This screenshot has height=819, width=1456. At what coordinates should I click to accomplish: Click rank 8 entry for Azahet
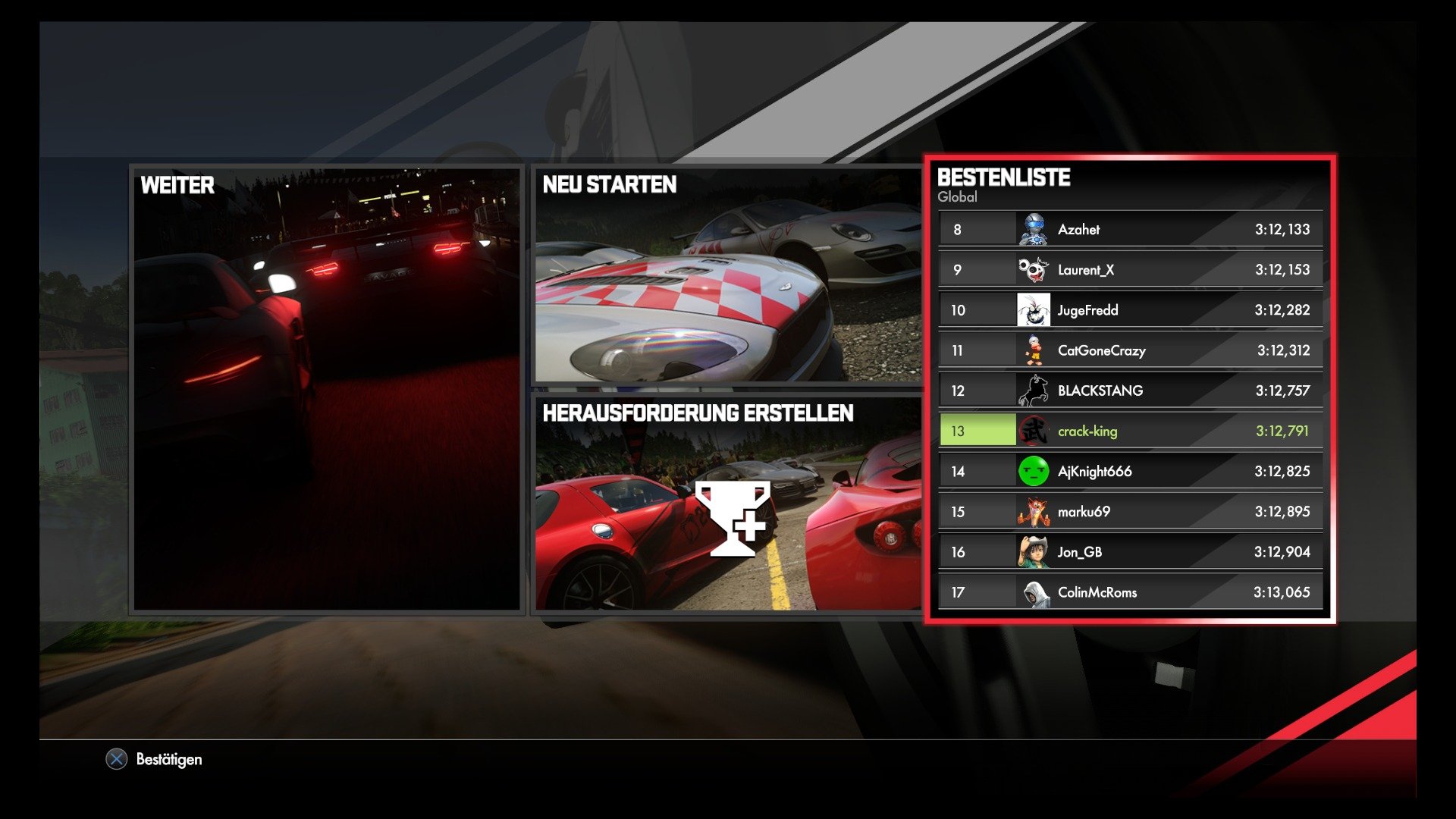pos(1130,228)
